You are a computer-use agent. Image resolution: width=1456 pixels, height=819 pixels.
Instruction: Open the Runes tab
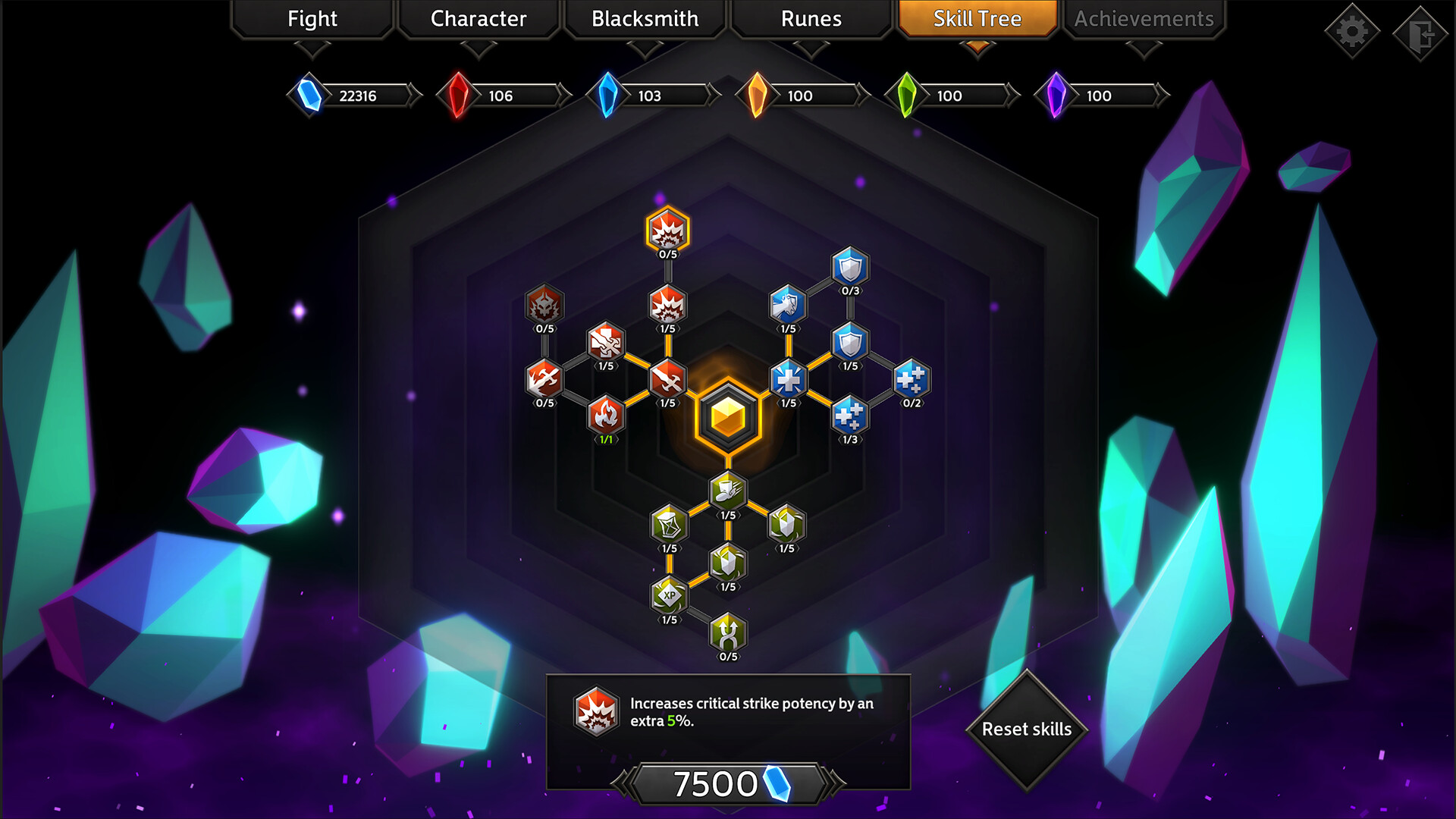[x=810, y=19]
